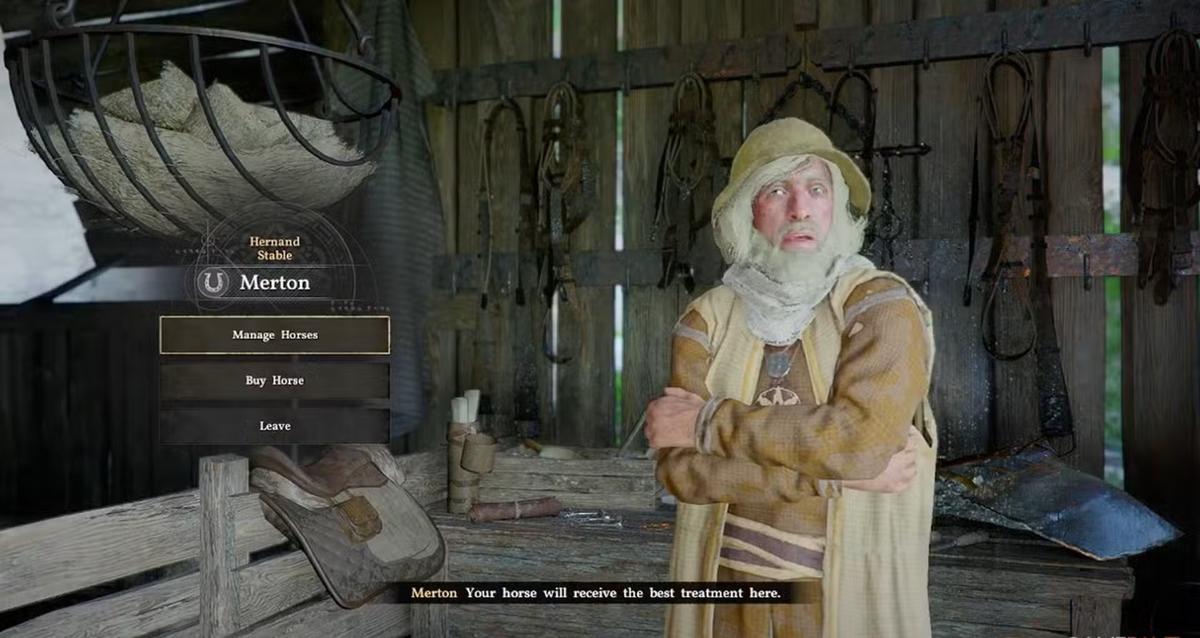Choose Buy Horse from the stable menu
This screenshot has height=638, width=1200.
click(275, 381)
